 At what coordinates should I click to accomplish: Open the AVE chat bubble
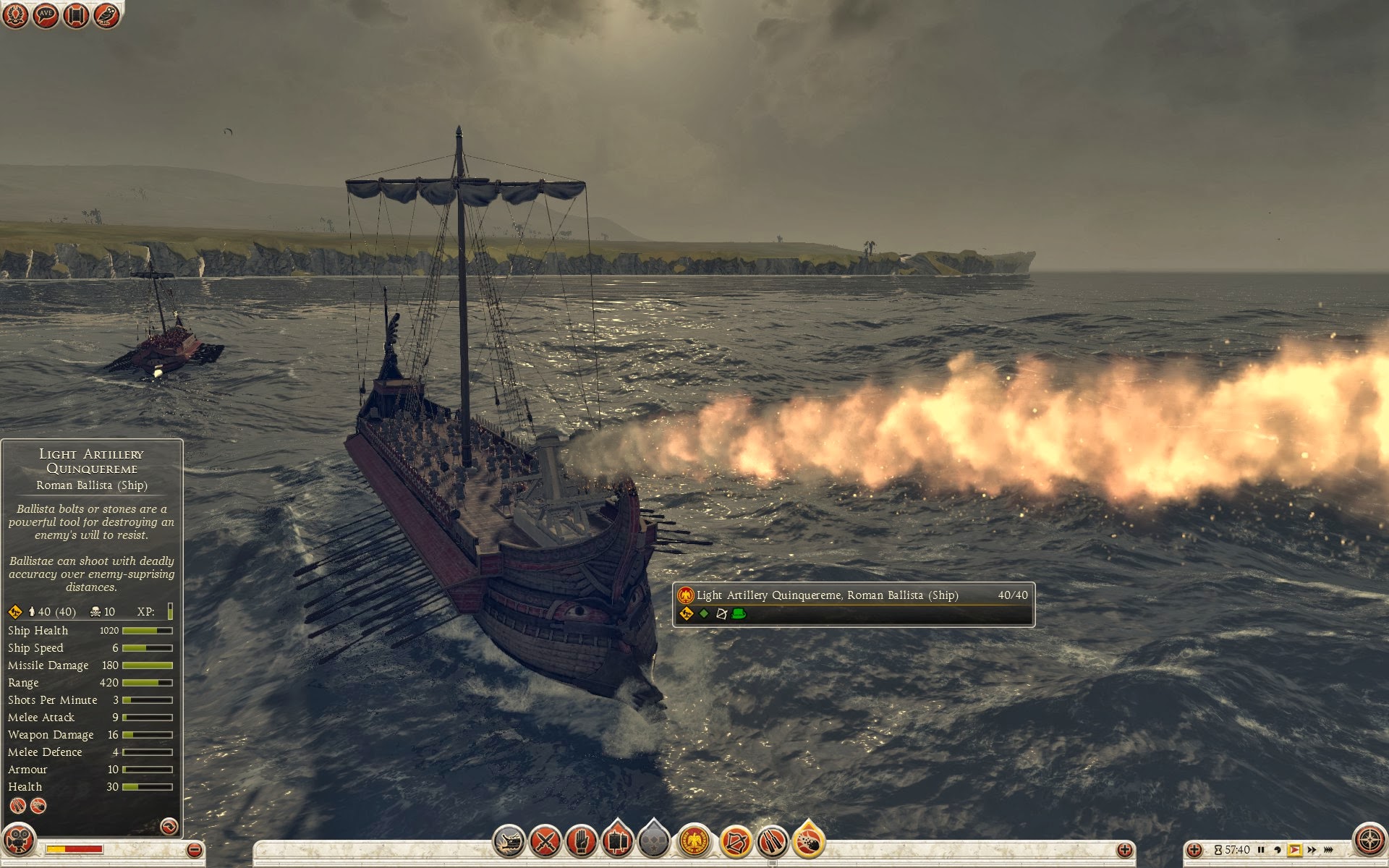click(46, 15)
